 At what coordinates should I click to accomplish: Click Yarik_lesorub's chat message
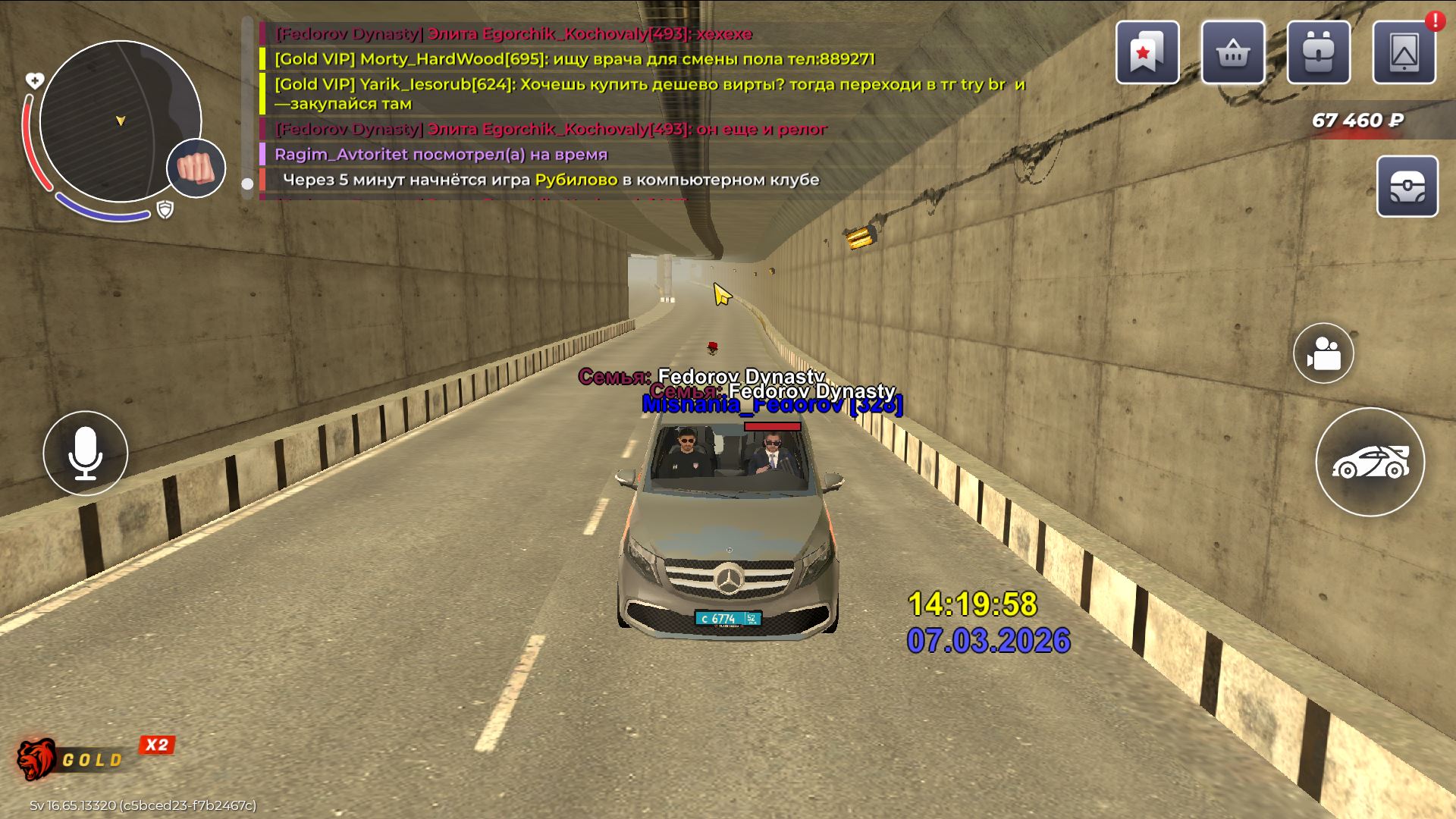pos(649,93)
